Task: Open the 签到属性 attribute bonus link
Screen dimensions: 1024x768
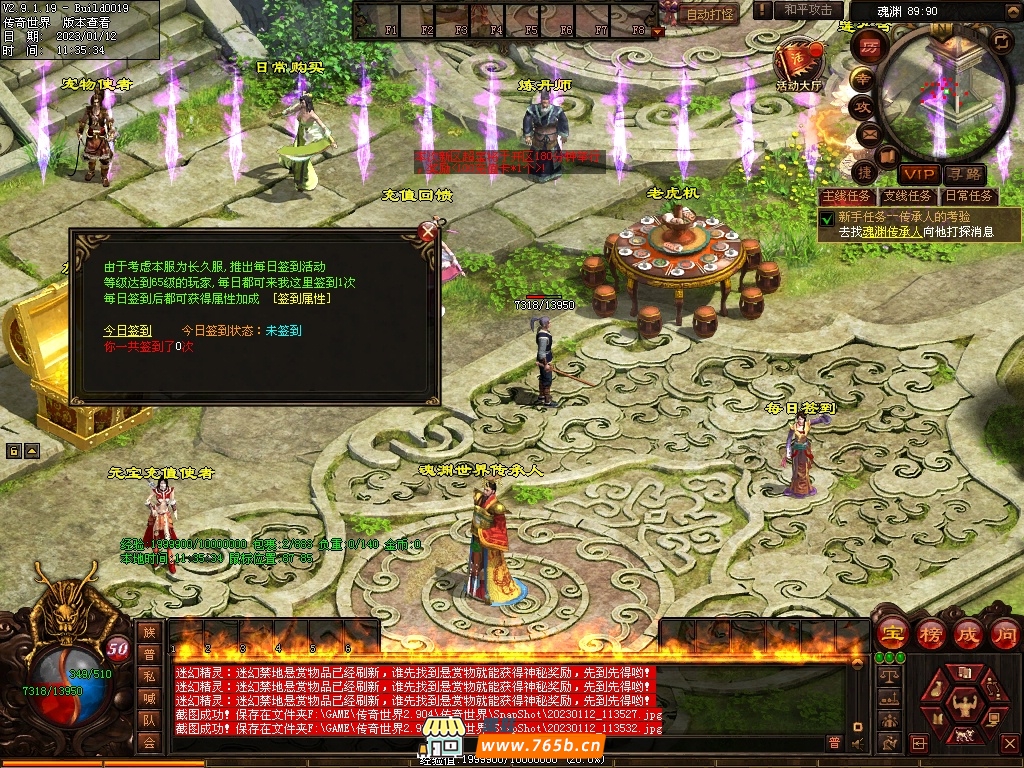Action: [x=301, y=298]
